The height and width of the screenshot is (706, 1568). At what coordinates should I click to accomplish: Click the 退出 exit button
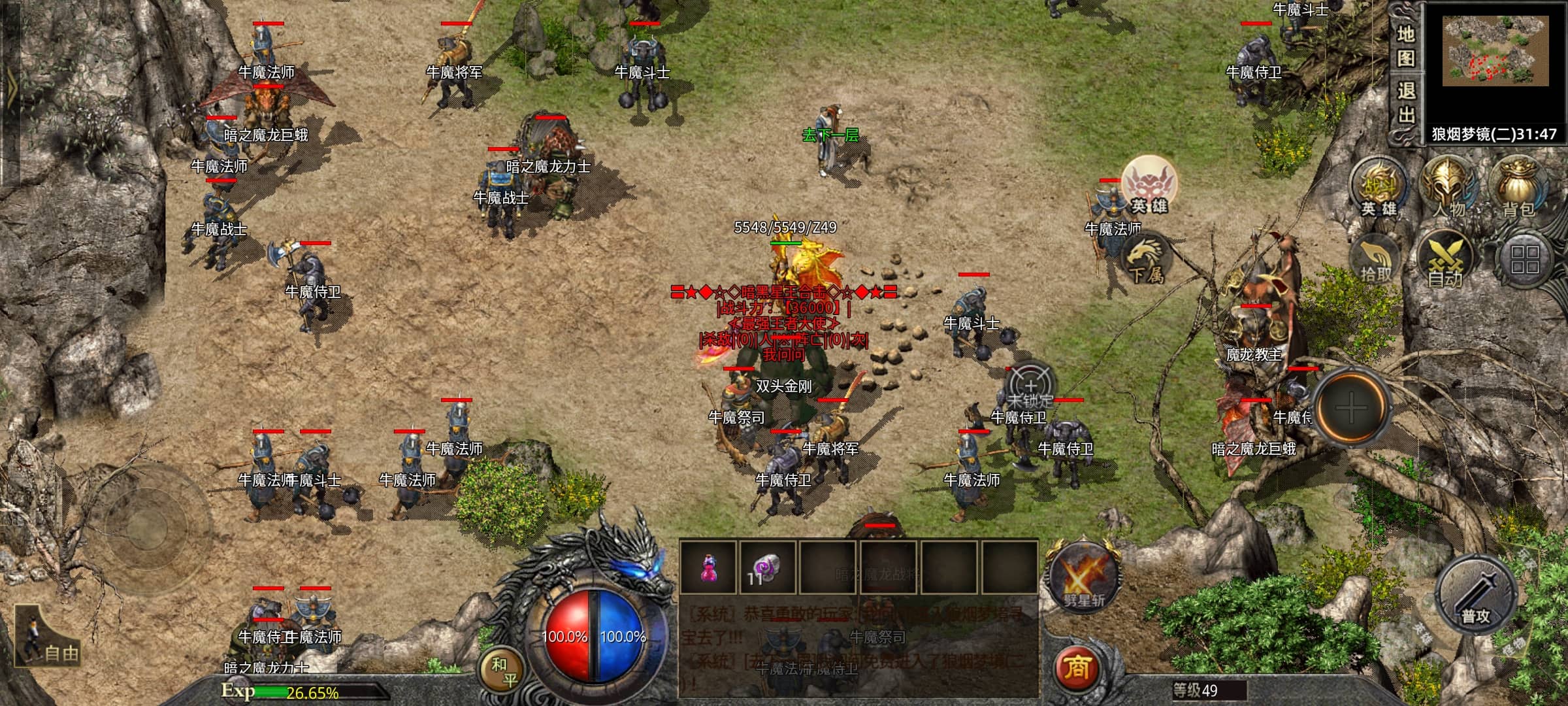point(1405,103)
